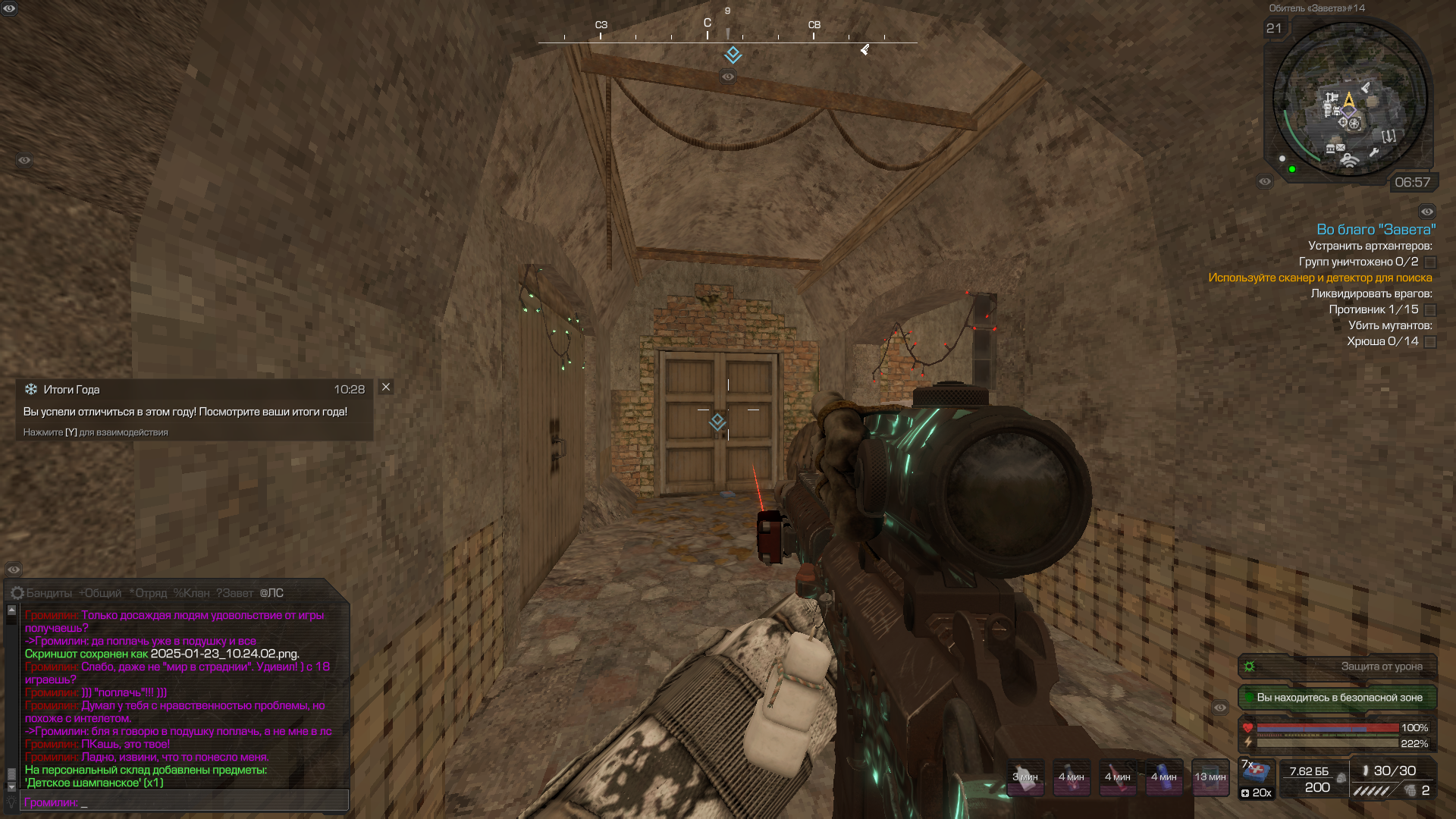Viewport: 1456px width, 819px height.
Task: Click the chat scroll-up arrow
Action: [x=11, y=610]
